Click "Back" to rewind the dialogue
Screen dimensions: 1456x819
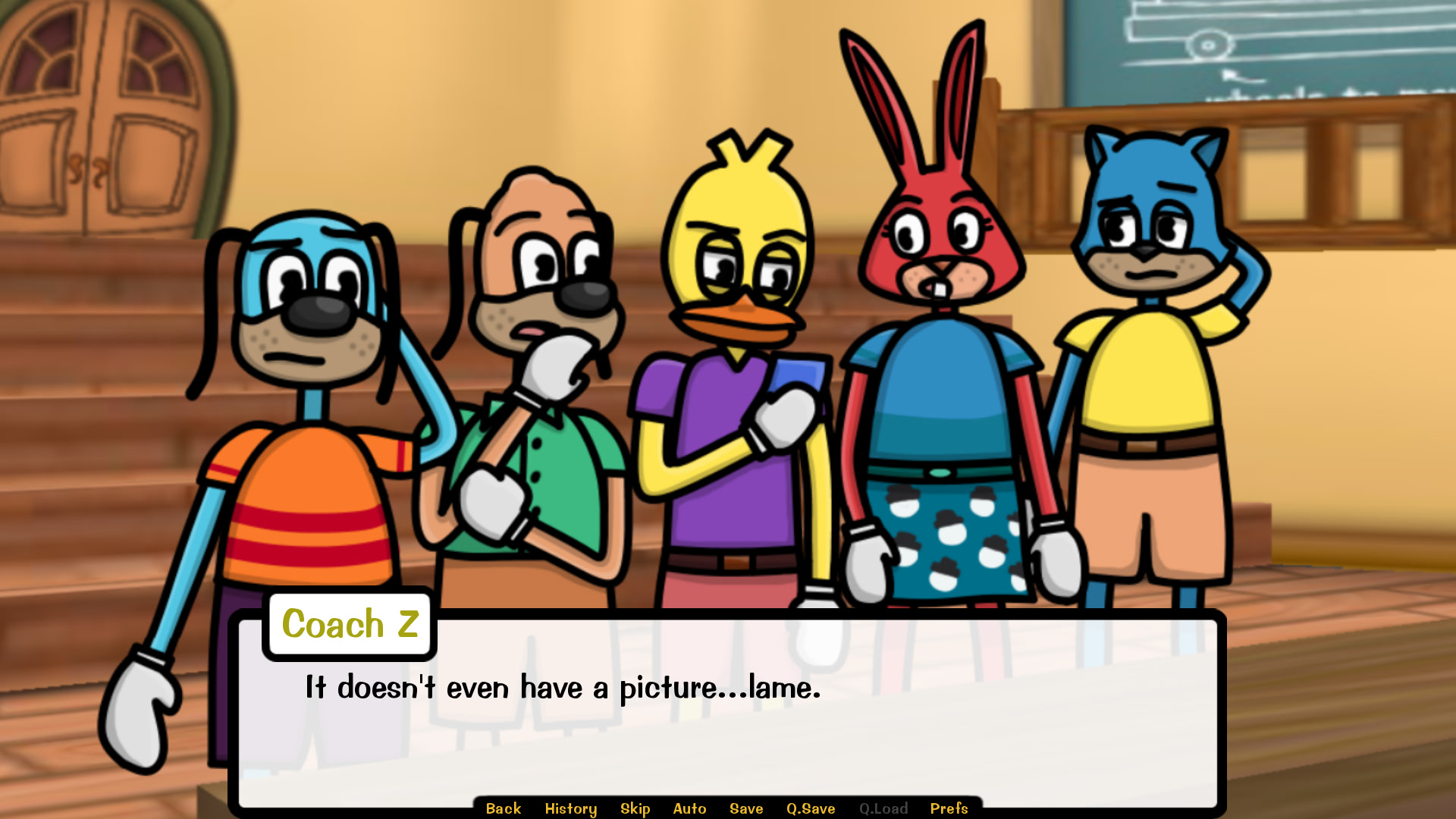[503, 808]
